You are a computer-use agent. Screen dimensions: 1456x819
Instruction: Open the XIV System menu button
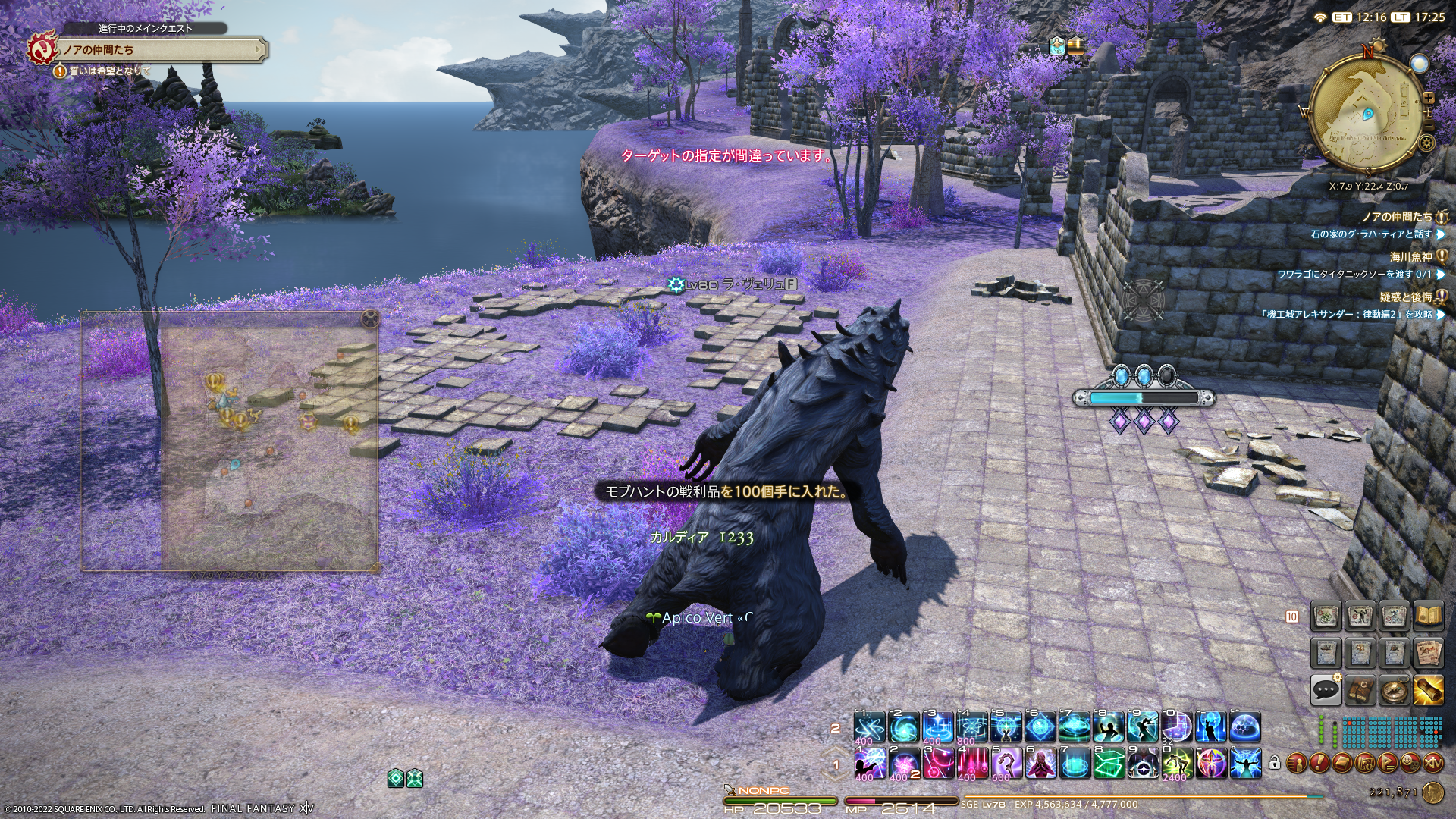[x=1432, y=761]
